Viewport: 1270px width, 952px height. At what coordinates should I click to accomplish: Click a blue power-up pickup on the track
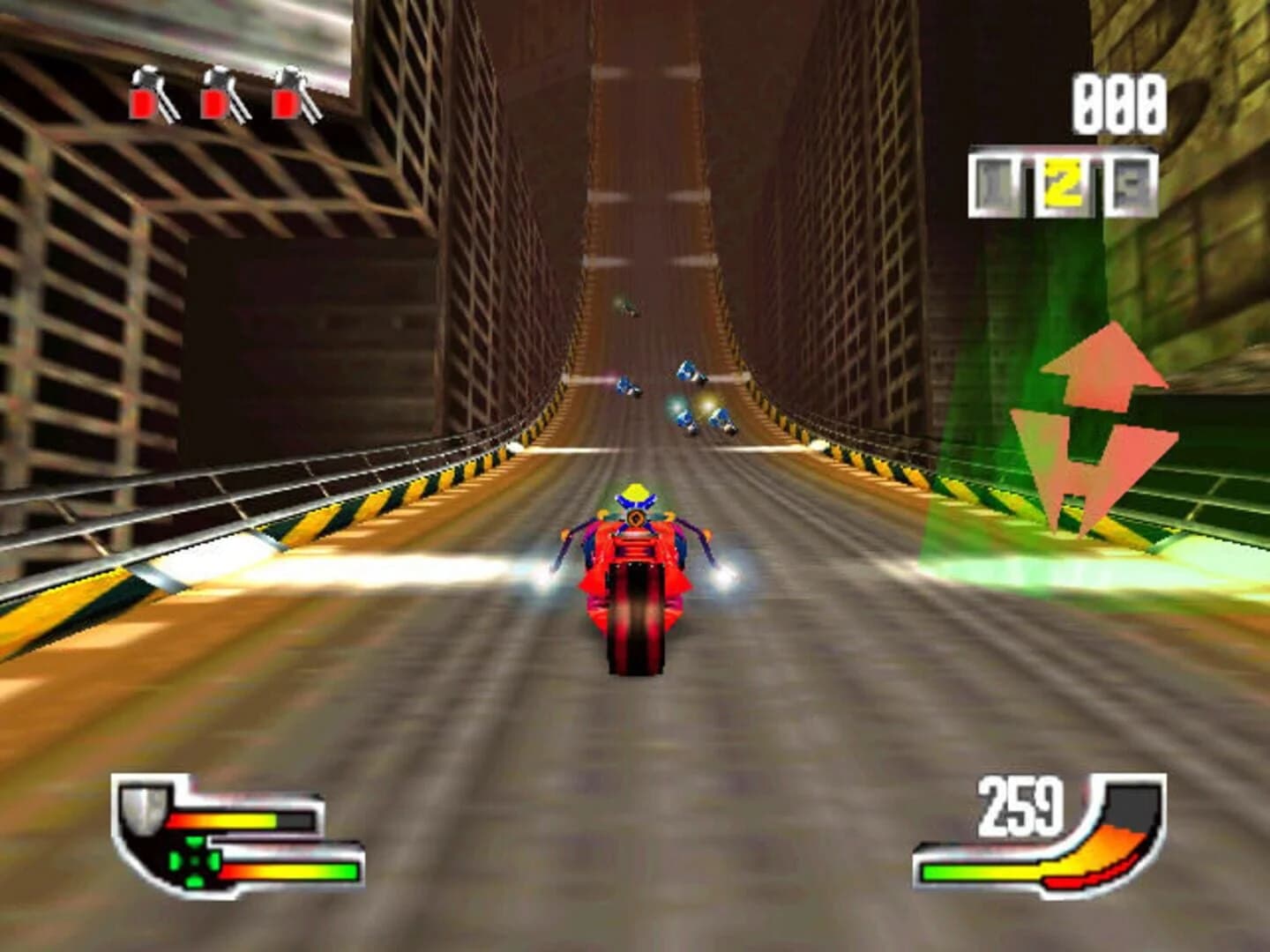688,370
